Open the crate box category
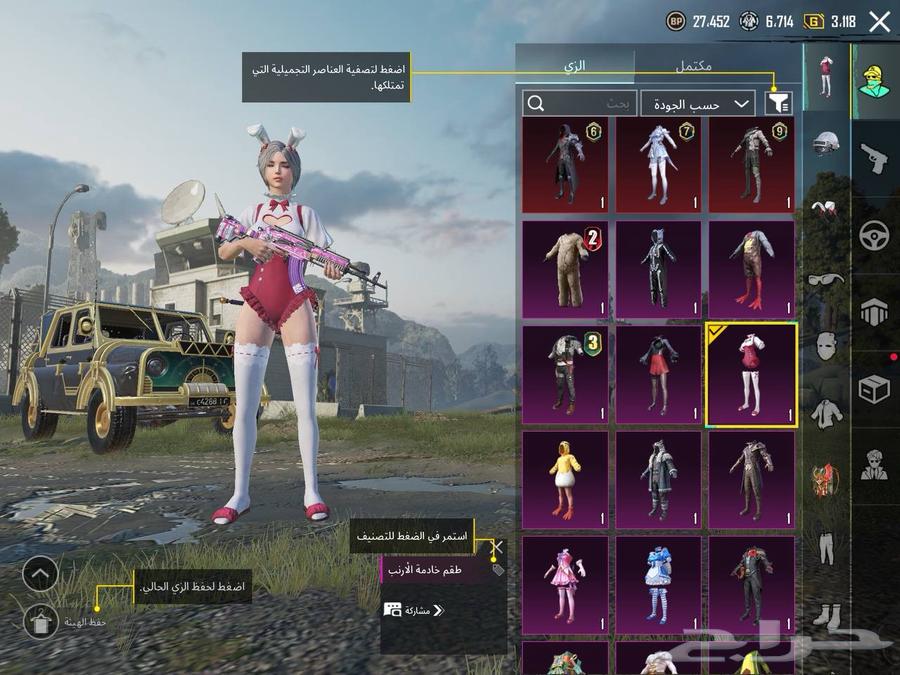 875,389
